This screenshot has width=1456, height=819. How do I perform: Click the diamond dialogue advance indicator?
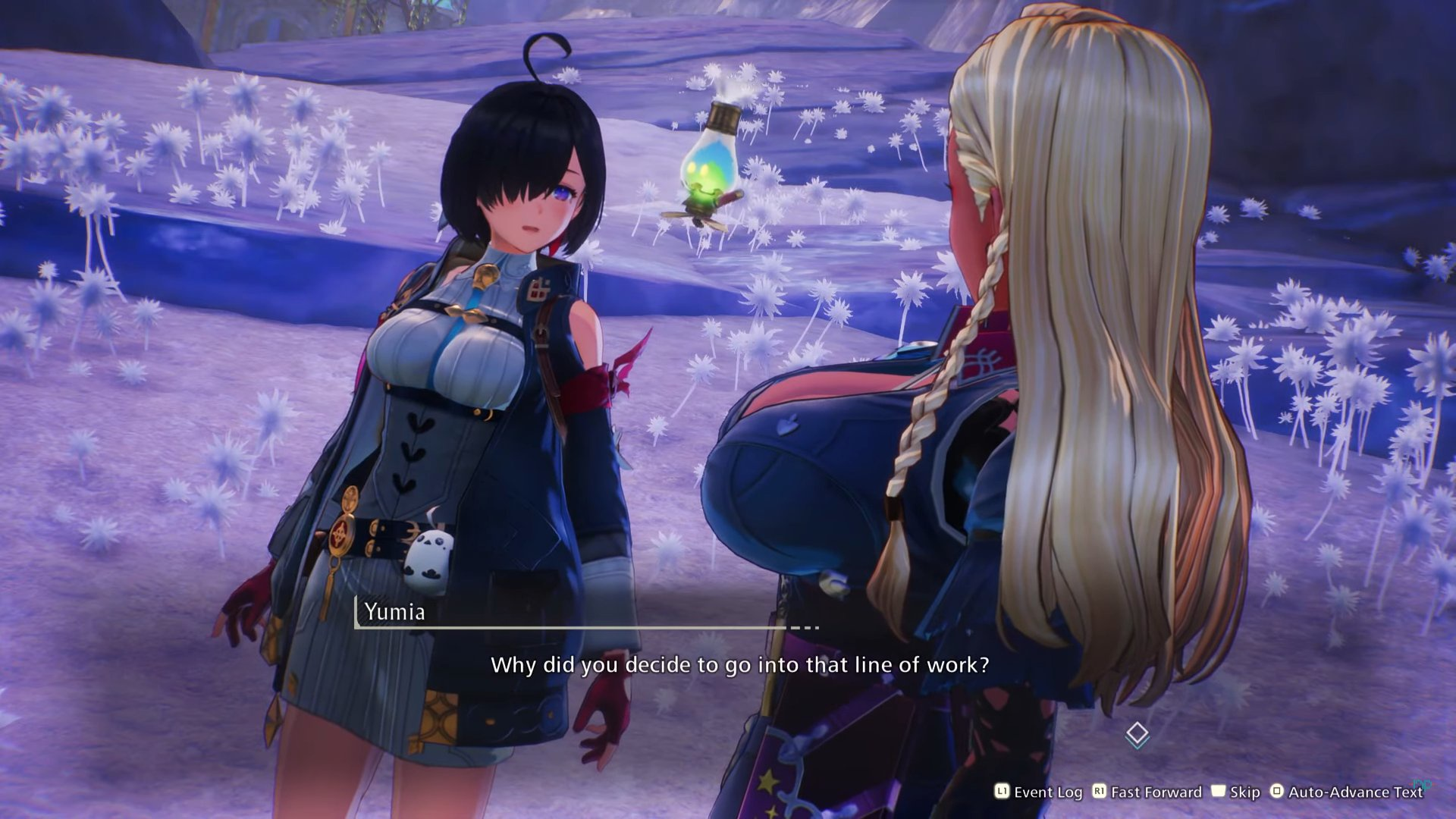click(1137, 734)
